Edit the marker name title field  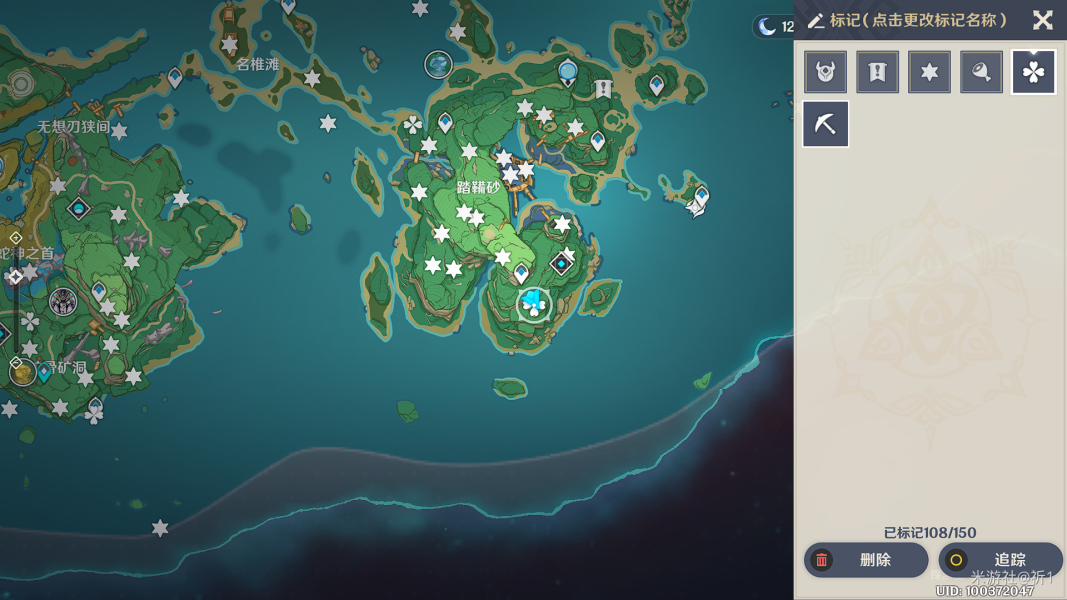(x=918, y=20)
